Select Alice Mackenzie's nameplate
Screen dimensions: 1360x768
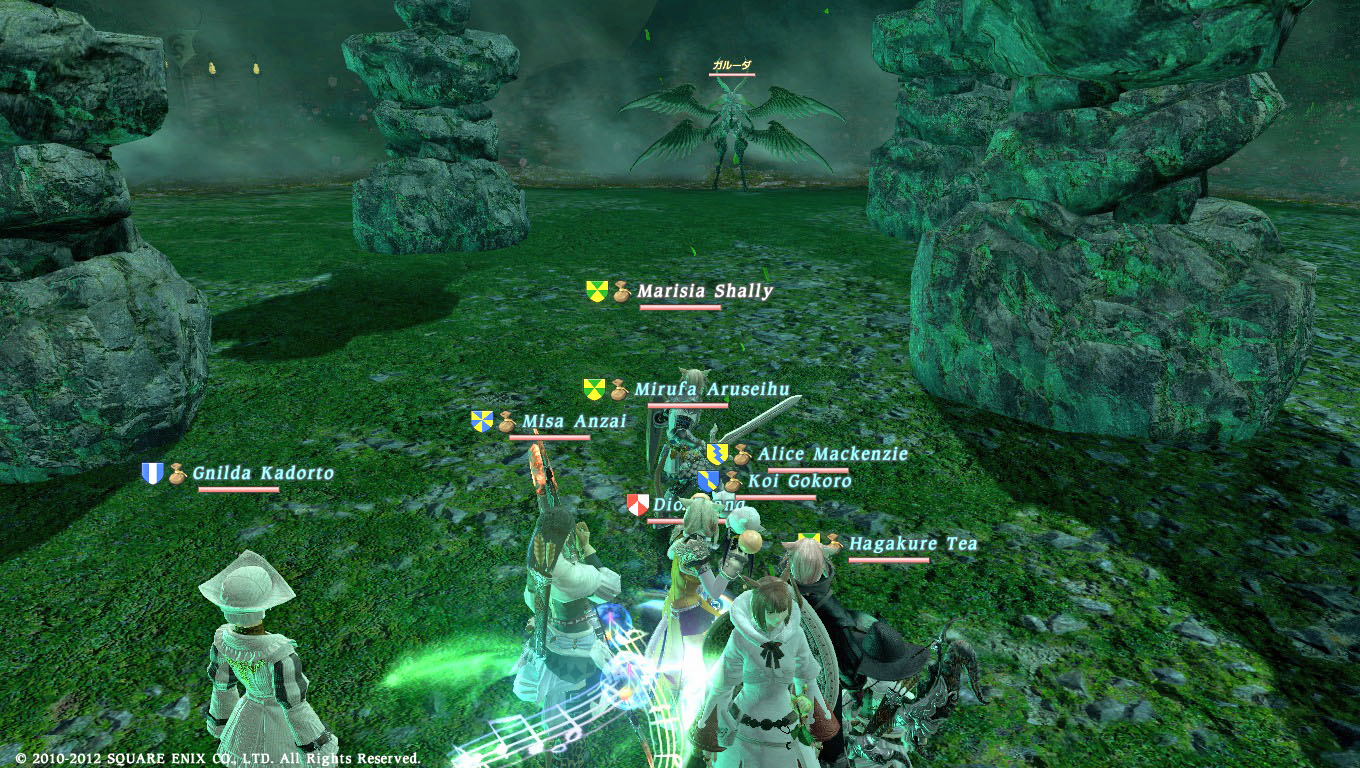click(832, 454)
